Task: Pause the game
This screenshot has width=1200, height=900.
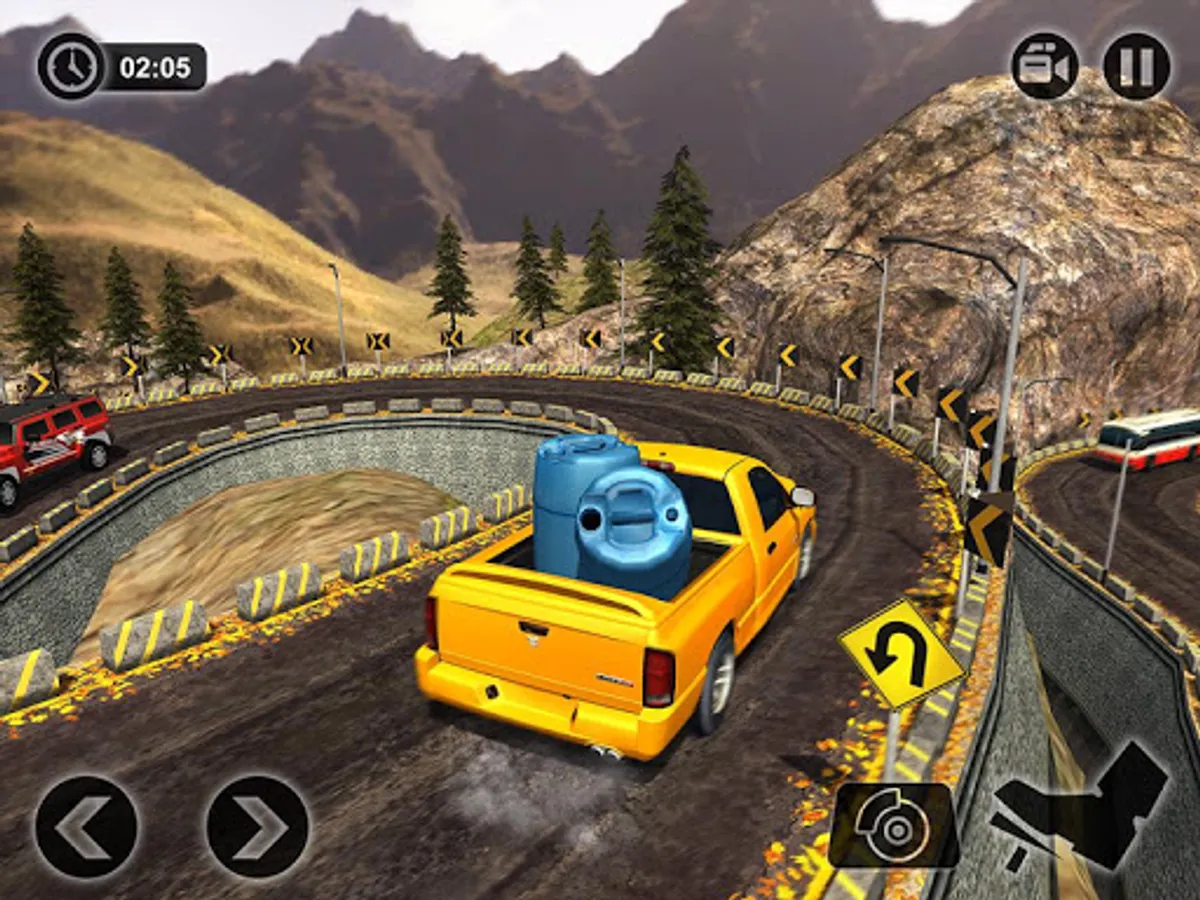Action: (x=1136, y=66)
